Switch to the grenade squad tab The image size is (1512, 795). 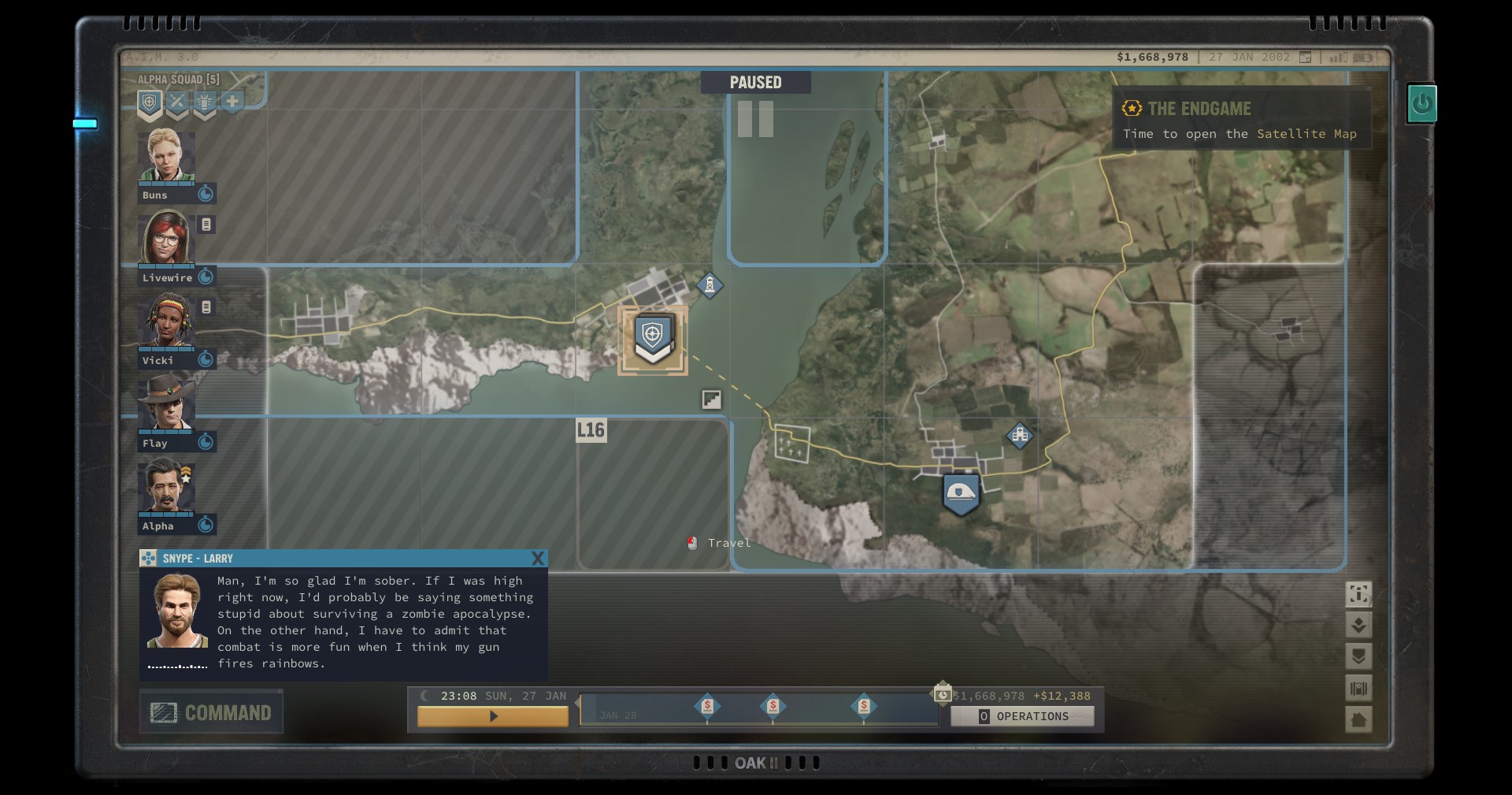[205, 101]
